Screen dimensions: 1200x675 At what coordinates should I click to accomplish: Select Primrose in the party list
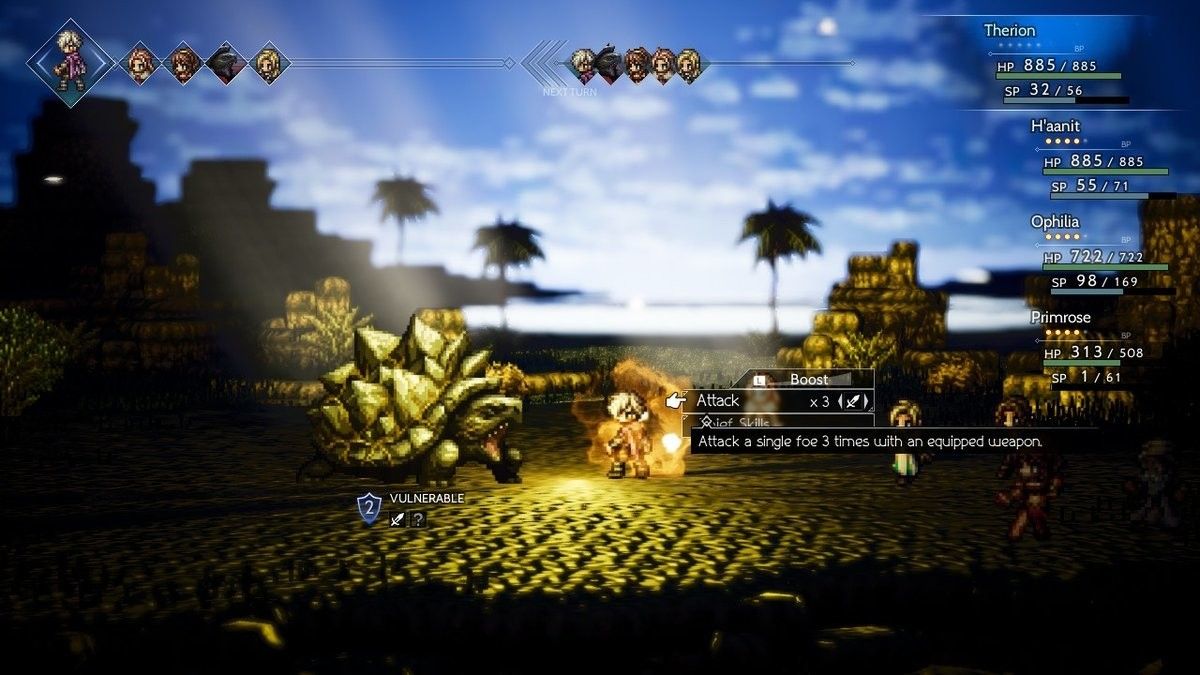(1060, 317)
